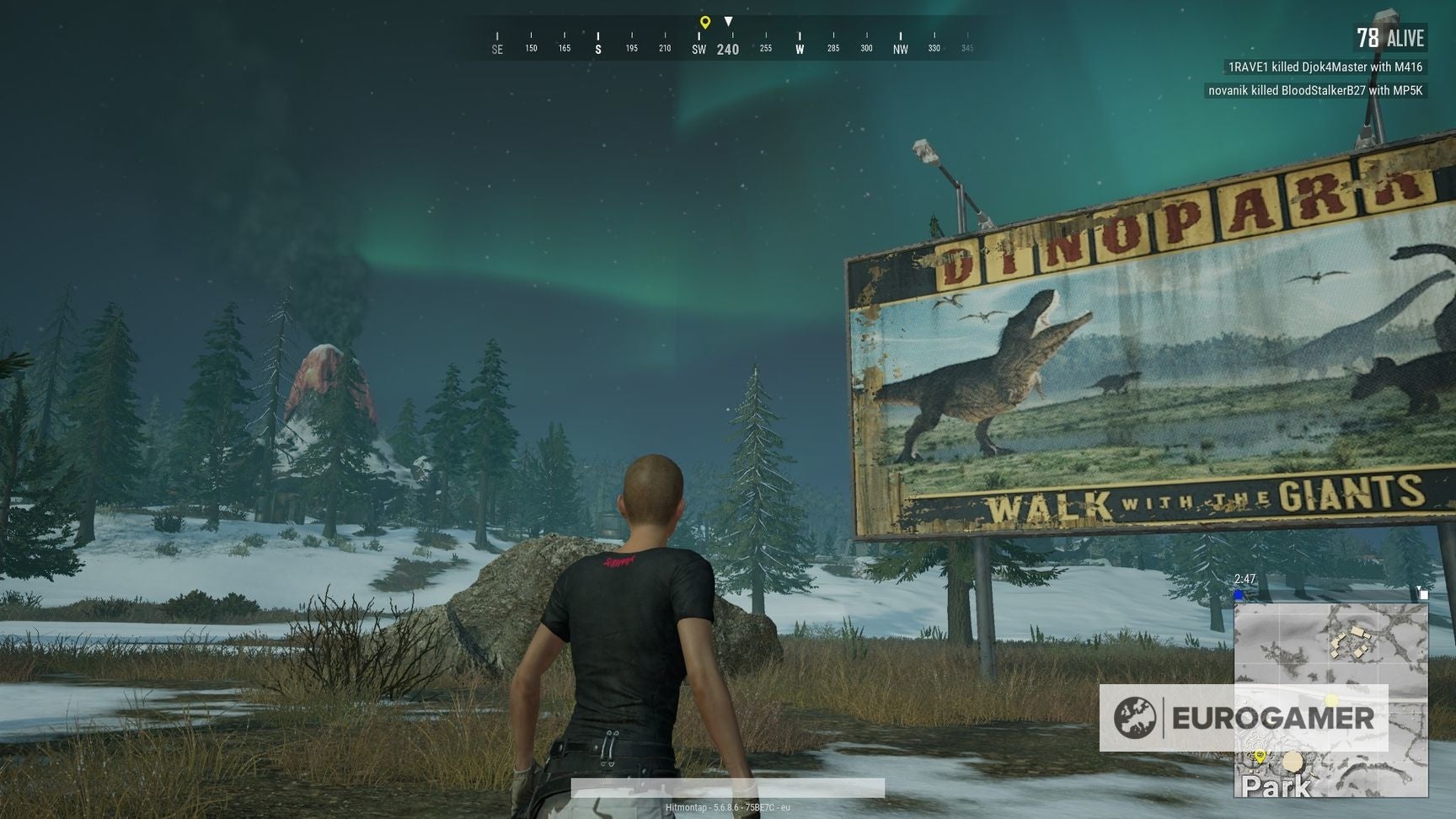Select the yellow waypoint pin near Park on minimap

click(1260, 756)
